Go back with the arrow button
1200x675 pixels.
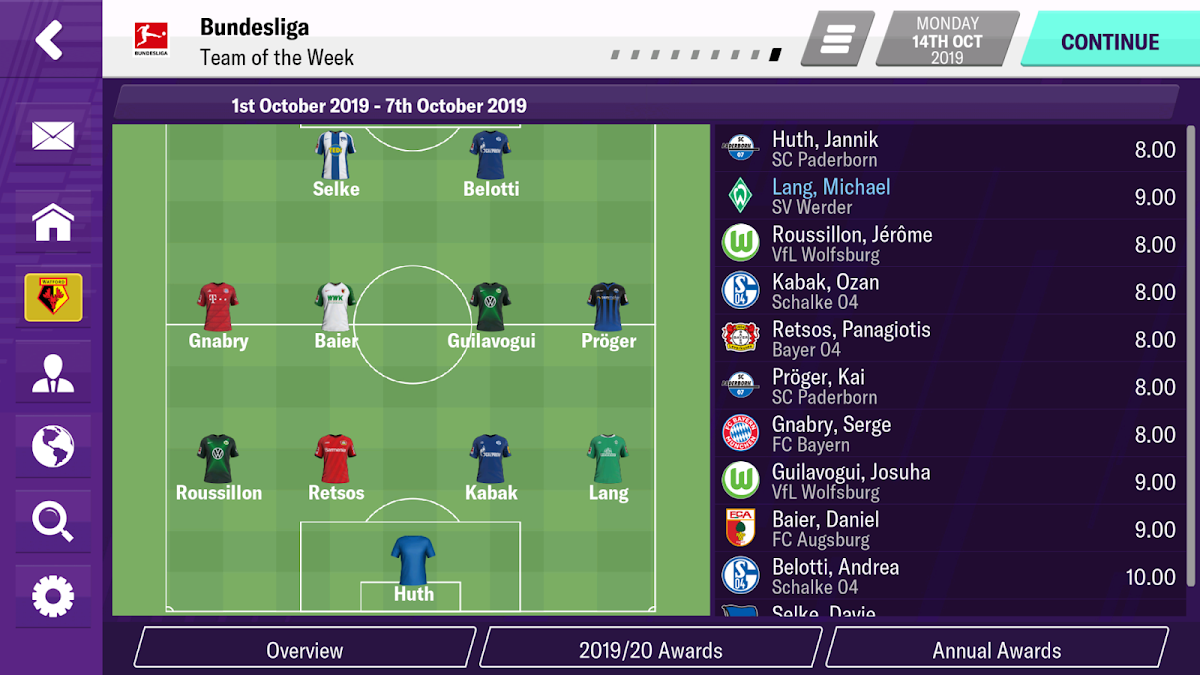tap(49, 41)
